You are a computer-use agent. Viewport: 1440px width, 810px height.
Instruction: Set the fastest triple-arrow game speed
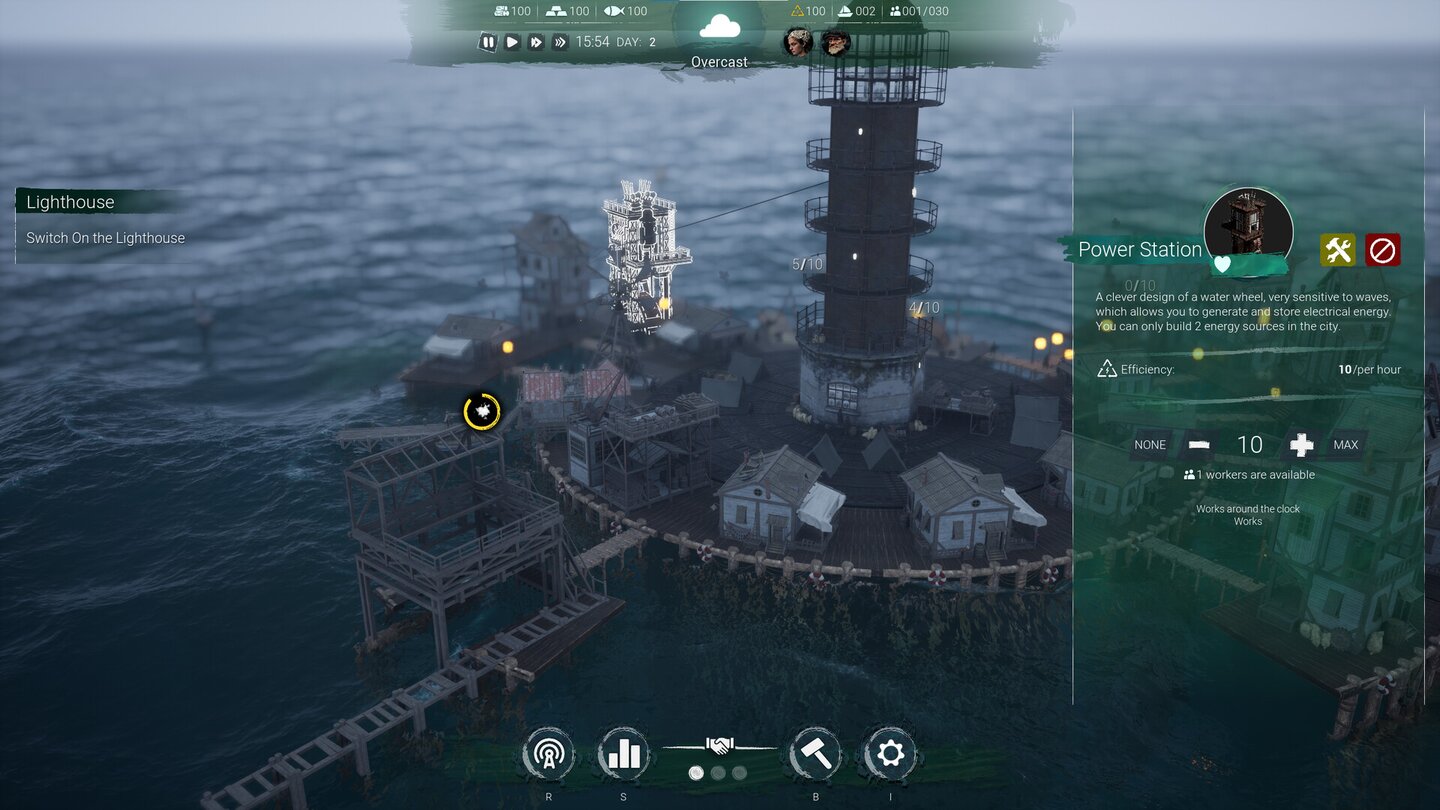[560, 42]
